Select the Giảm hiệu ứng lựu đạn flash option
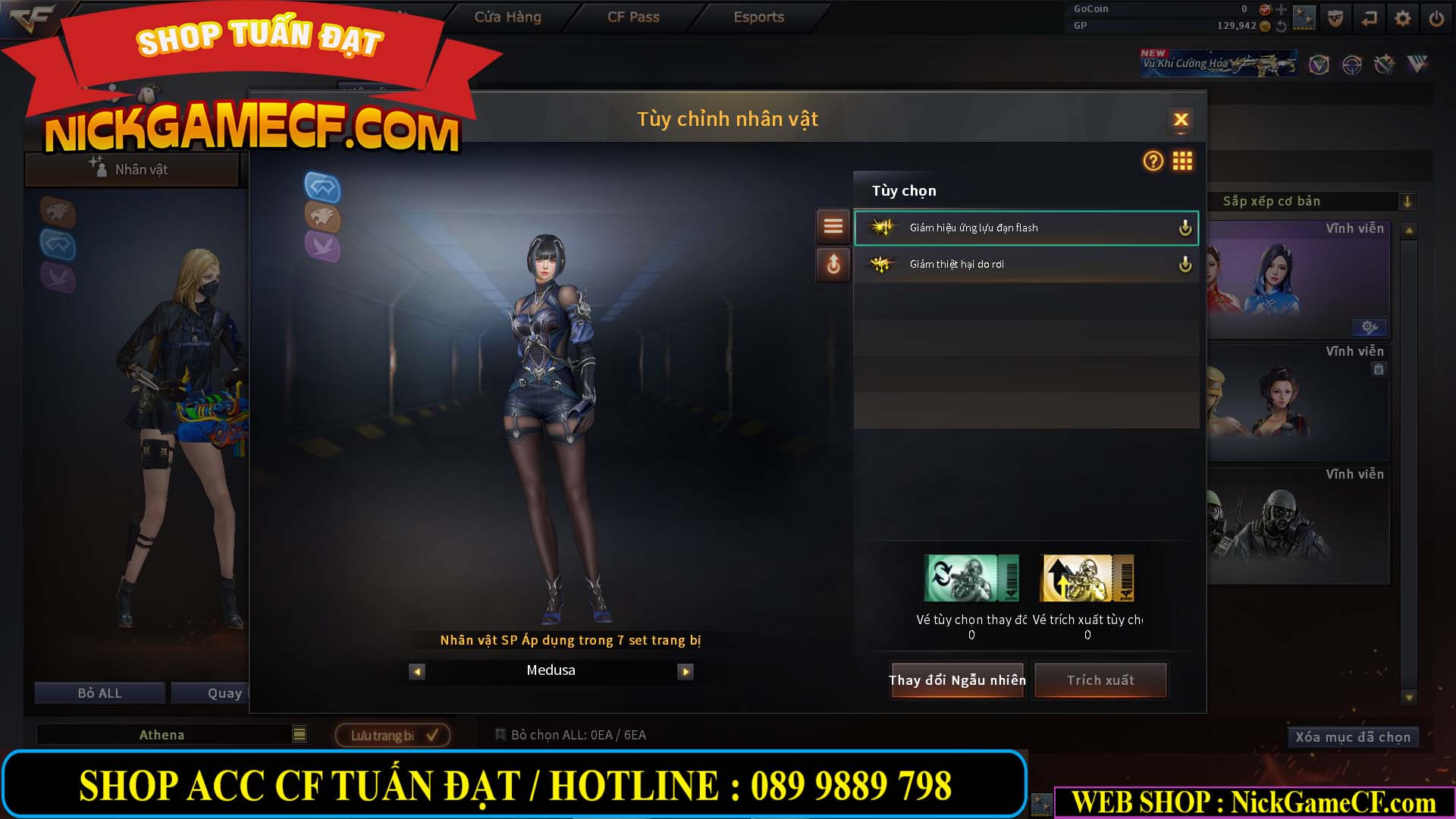Screen dimensions: 1456x819 [x=1009, y=227]
